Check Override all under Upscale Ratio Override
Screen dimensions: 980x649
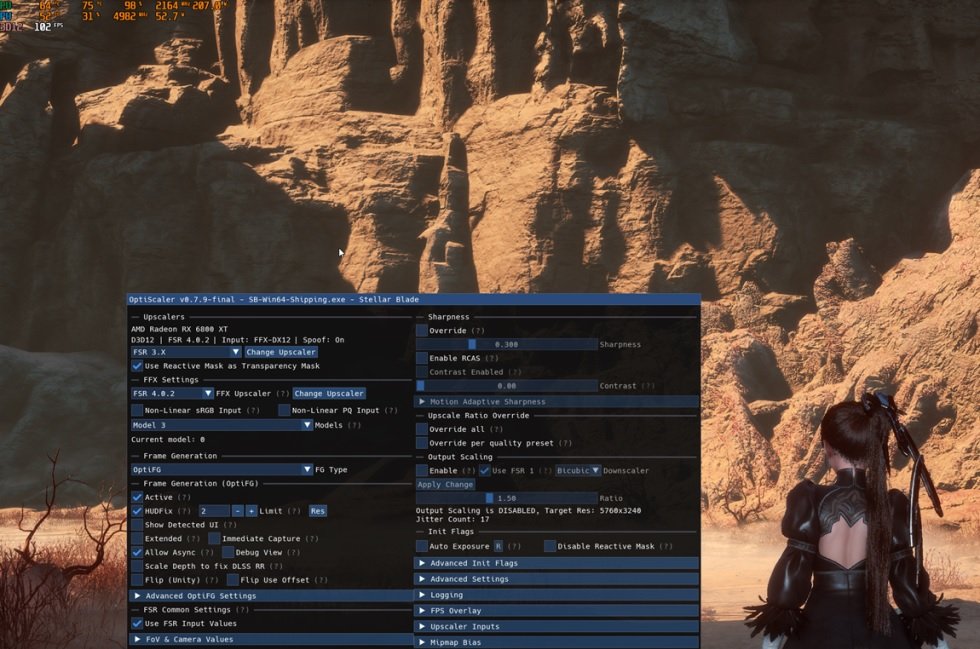point(422,429)
